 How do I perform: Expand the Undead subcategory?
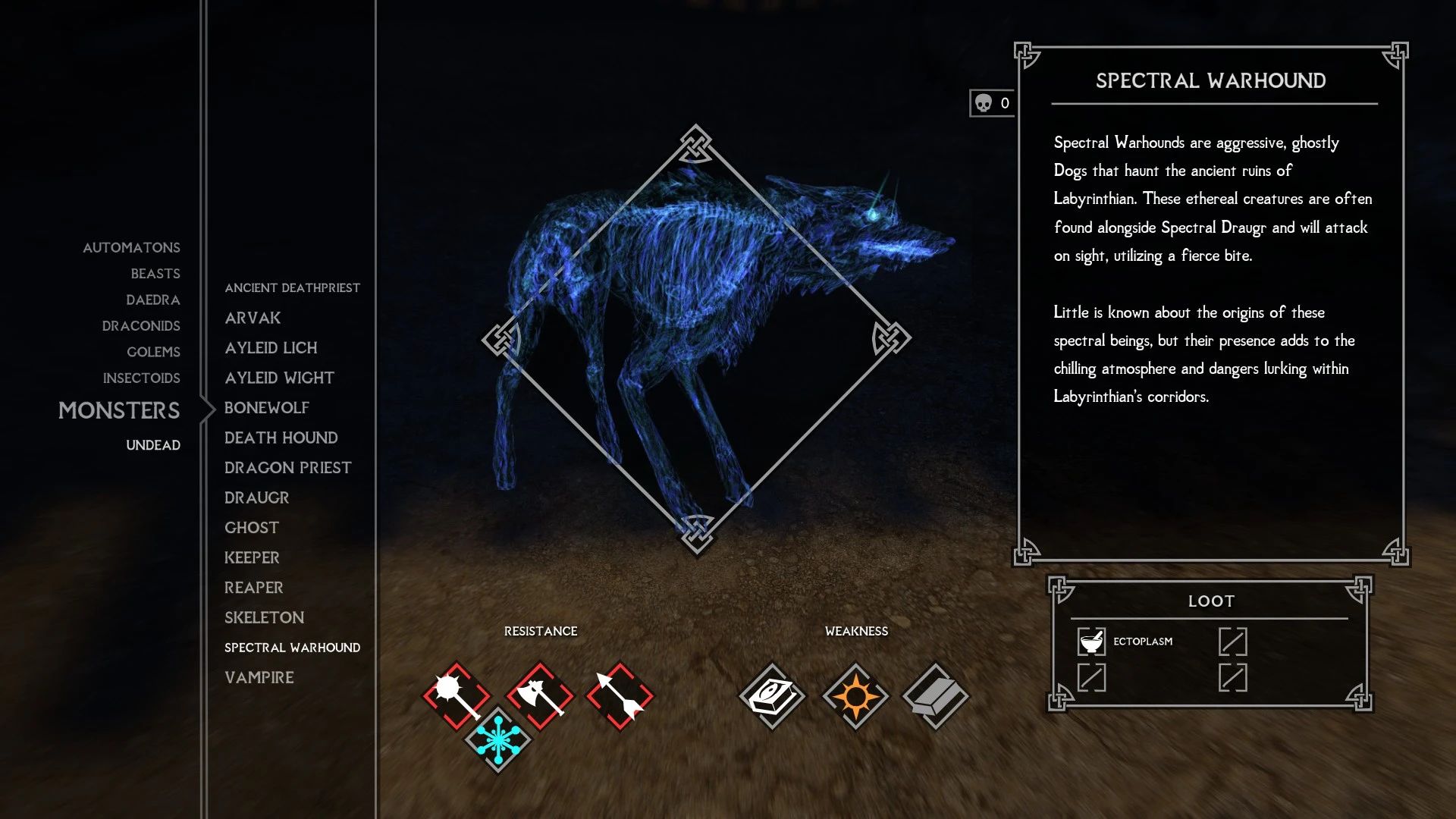point(153,445)
